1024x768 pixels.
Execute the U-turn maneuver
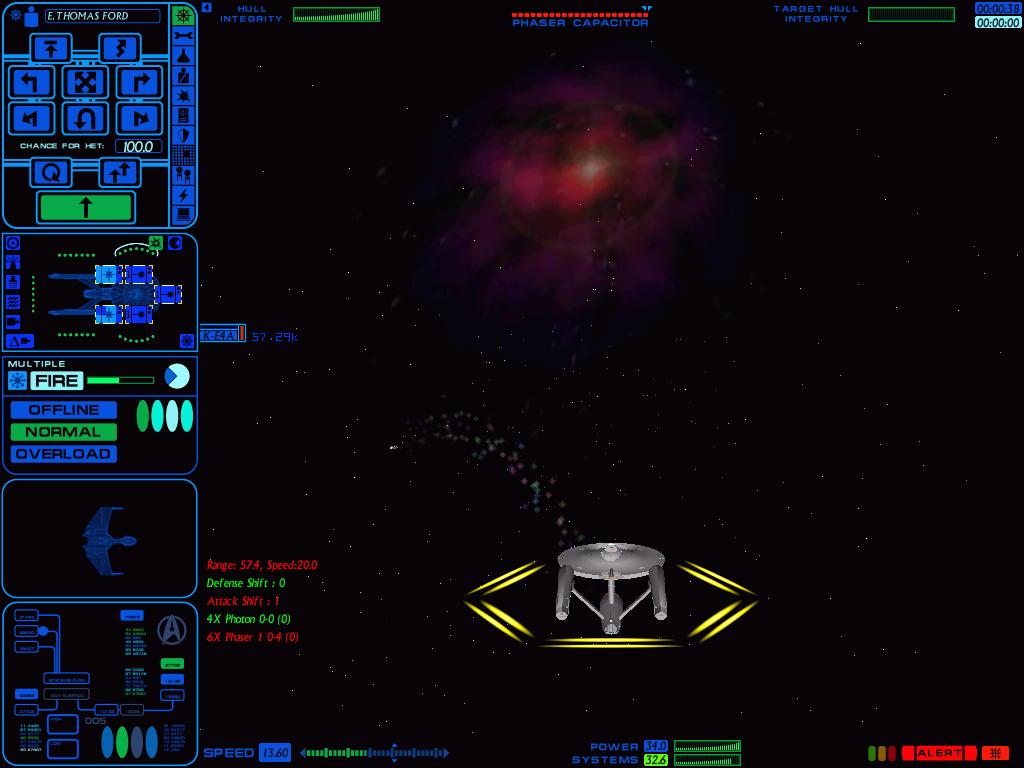coord(85,119)
